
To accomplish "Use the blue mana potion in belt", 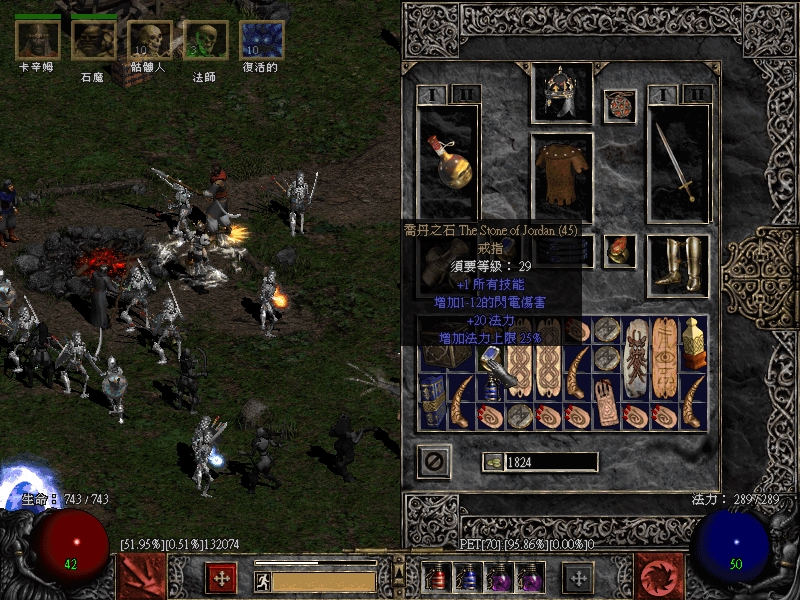I will pos(466,577).
